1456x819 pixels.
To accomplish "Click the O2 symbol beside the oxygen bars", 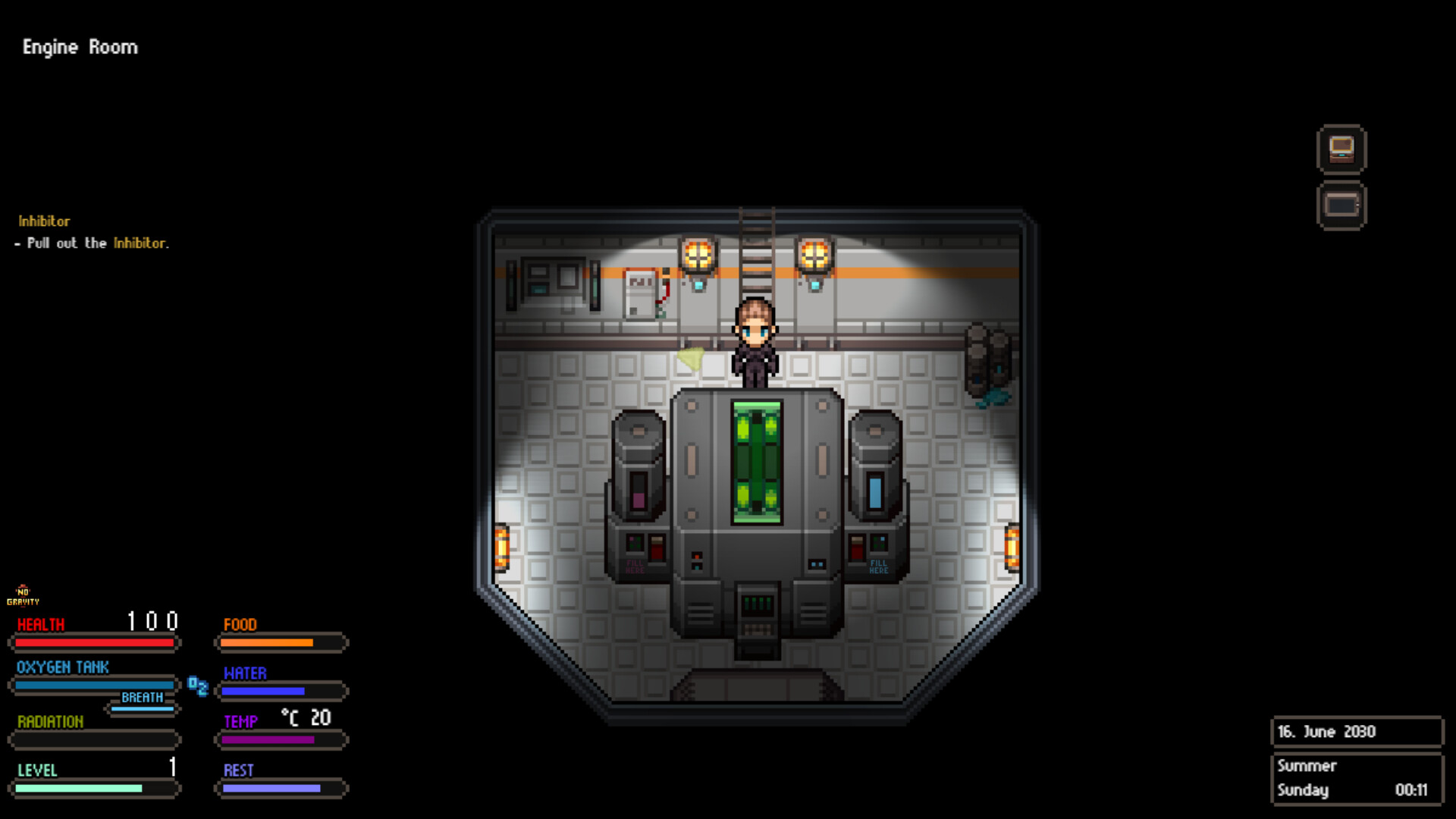I will [198, 687].
